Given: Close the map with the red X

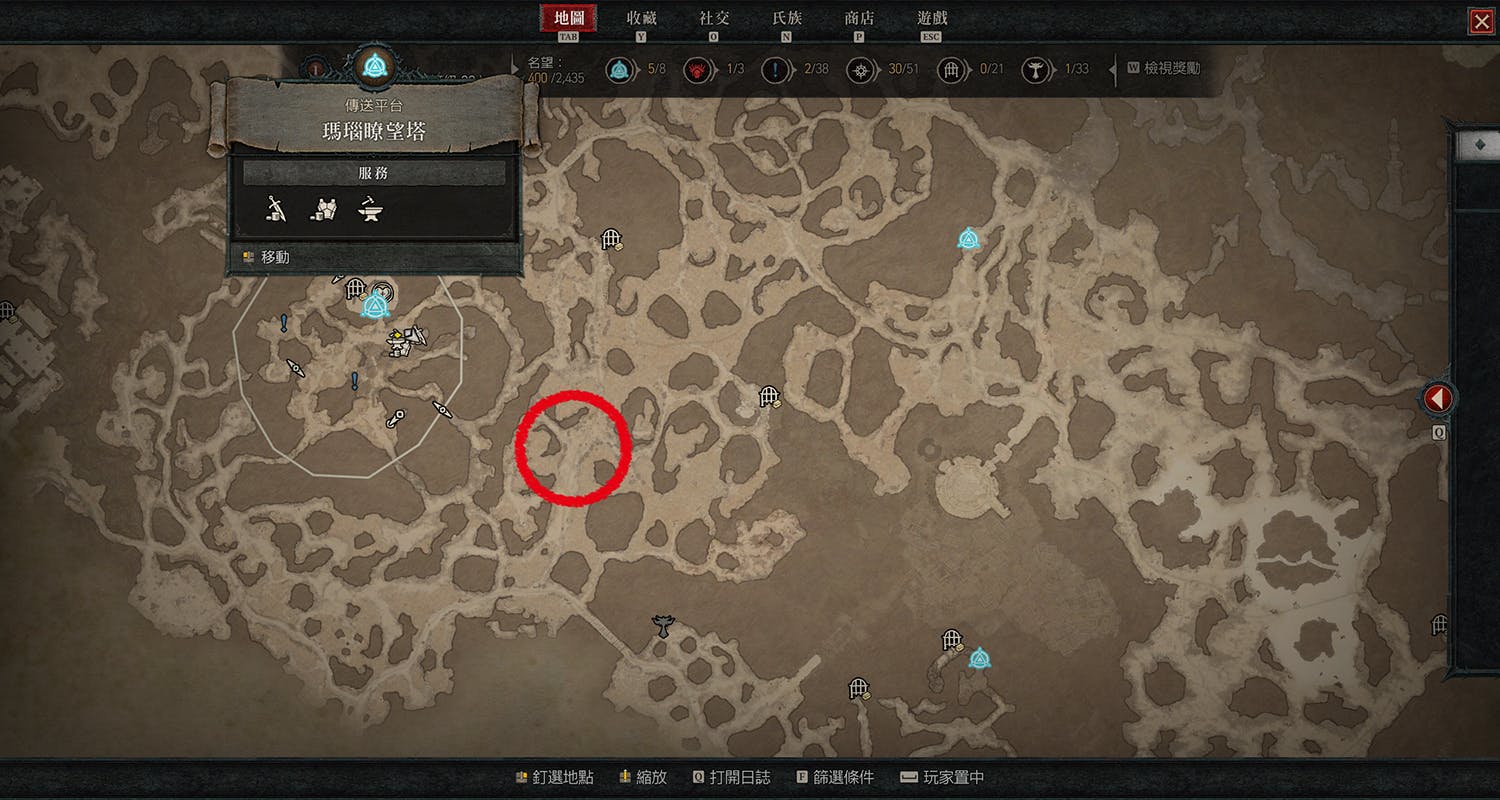Looking at the screenshot, I should tap(1480, 21).
